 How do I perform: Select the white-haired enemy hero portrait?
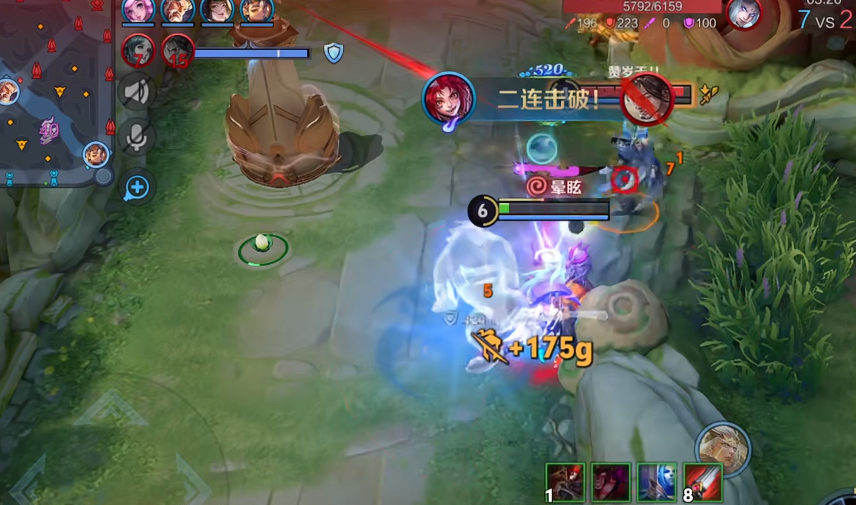click(x=743, y=14)
